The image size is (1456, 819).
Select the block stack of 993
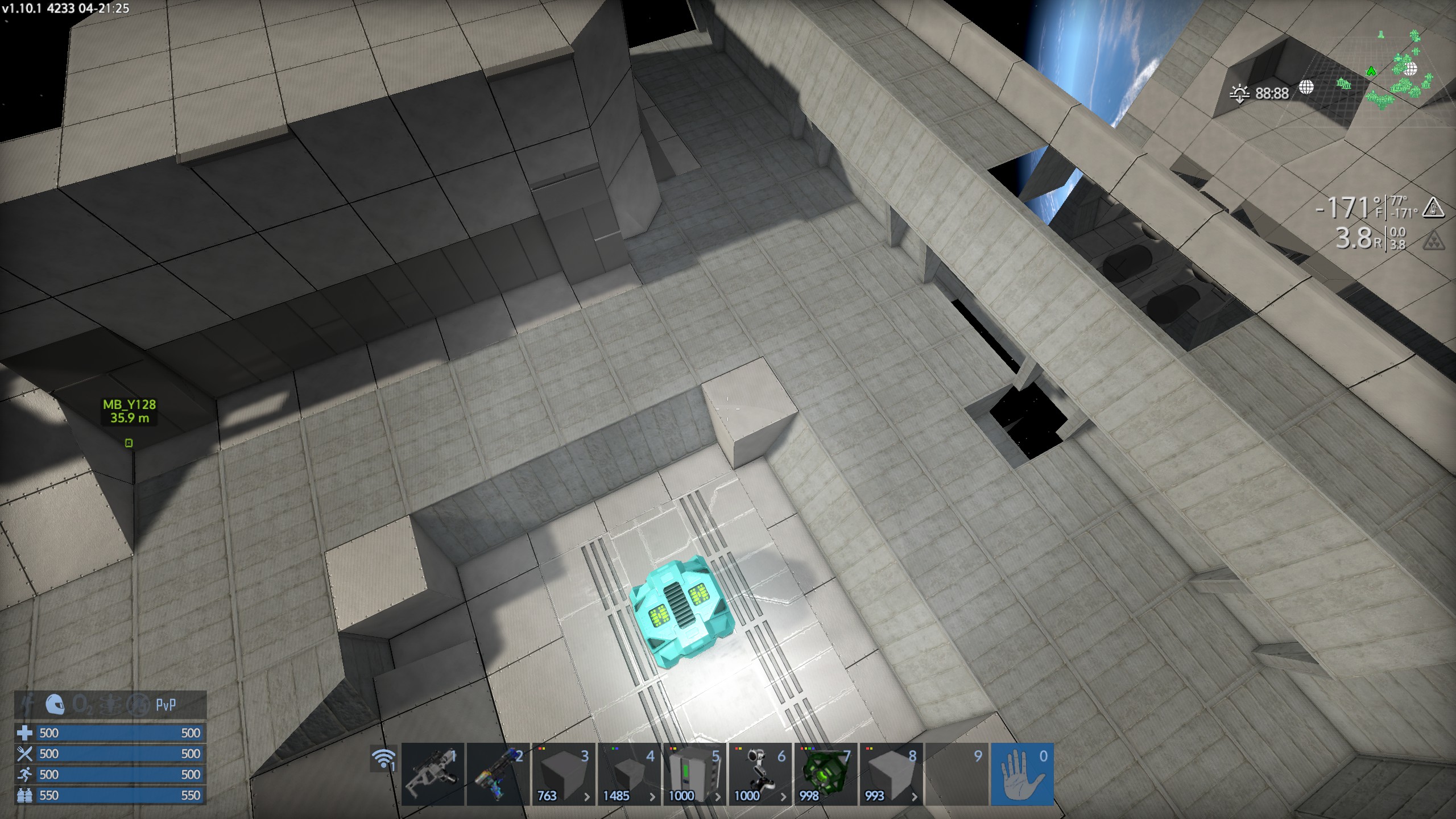pyautogui.click(x=891, y=774)
